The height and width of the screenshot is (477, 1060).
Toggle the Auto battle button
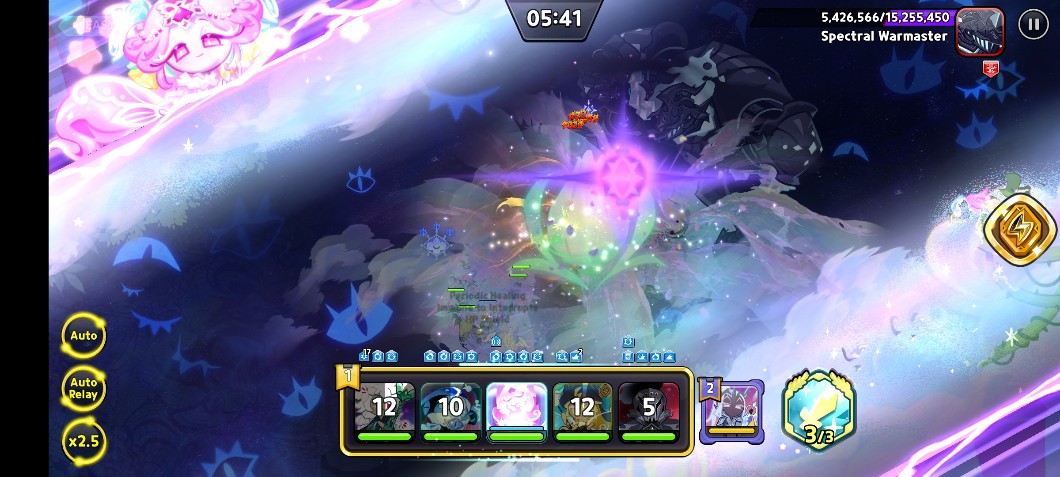84,336
